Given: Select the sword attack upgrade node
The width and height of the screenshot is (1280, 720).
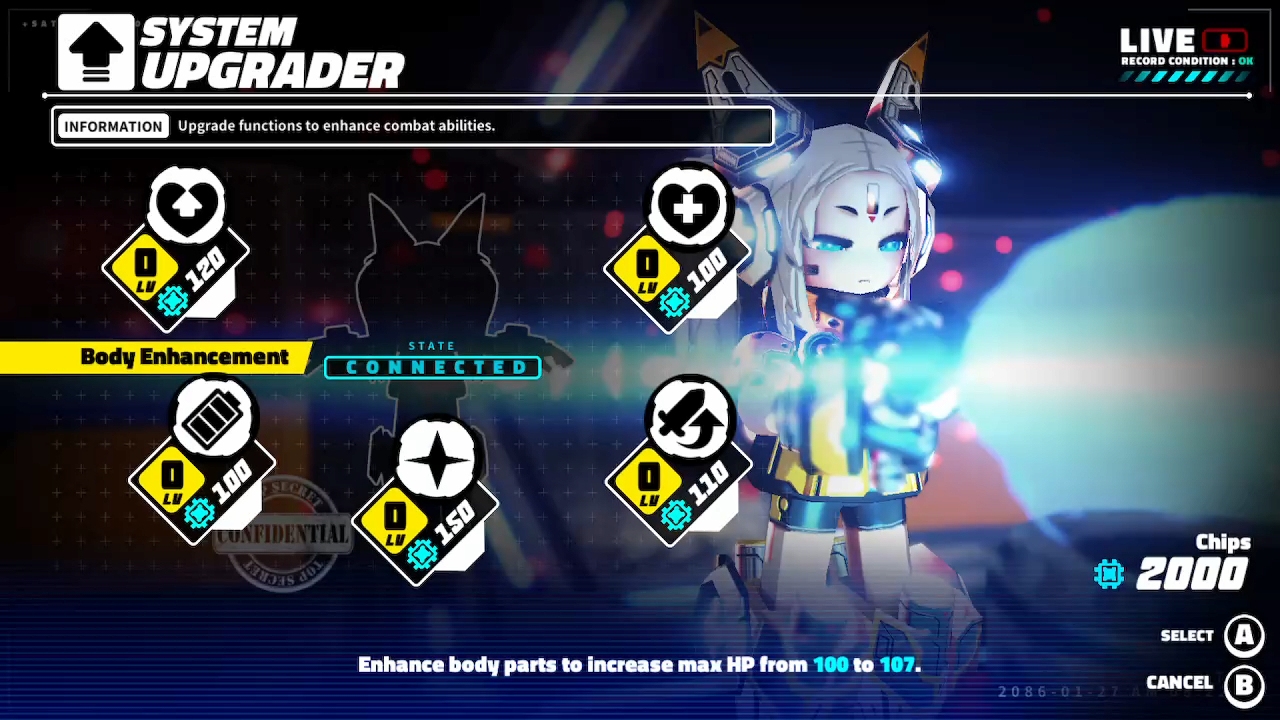Looking at the screenshot, I should tap(690, 416).
